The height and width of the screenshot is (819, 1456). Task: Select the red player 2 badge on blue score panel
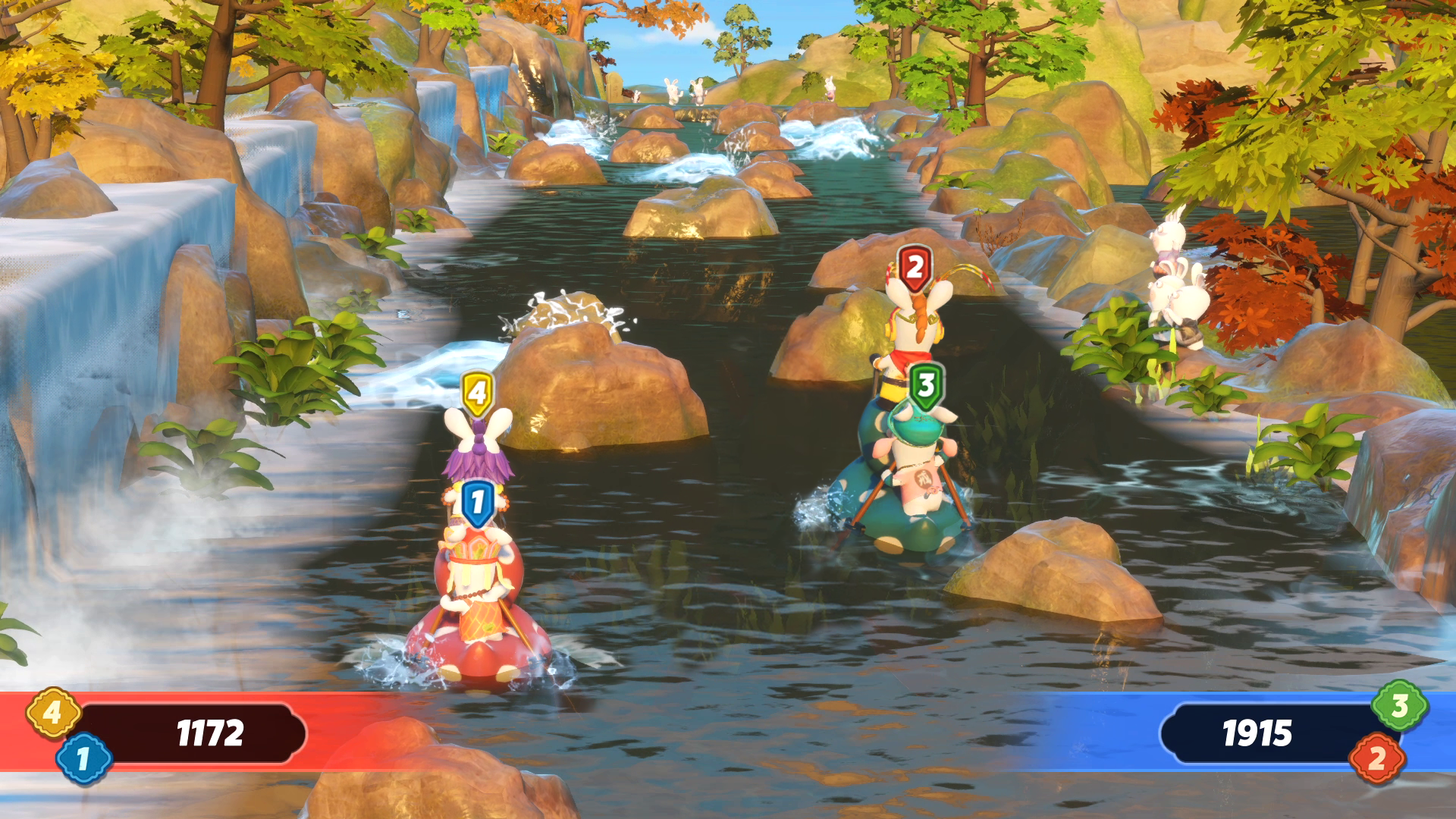(x=1376, y=758)
